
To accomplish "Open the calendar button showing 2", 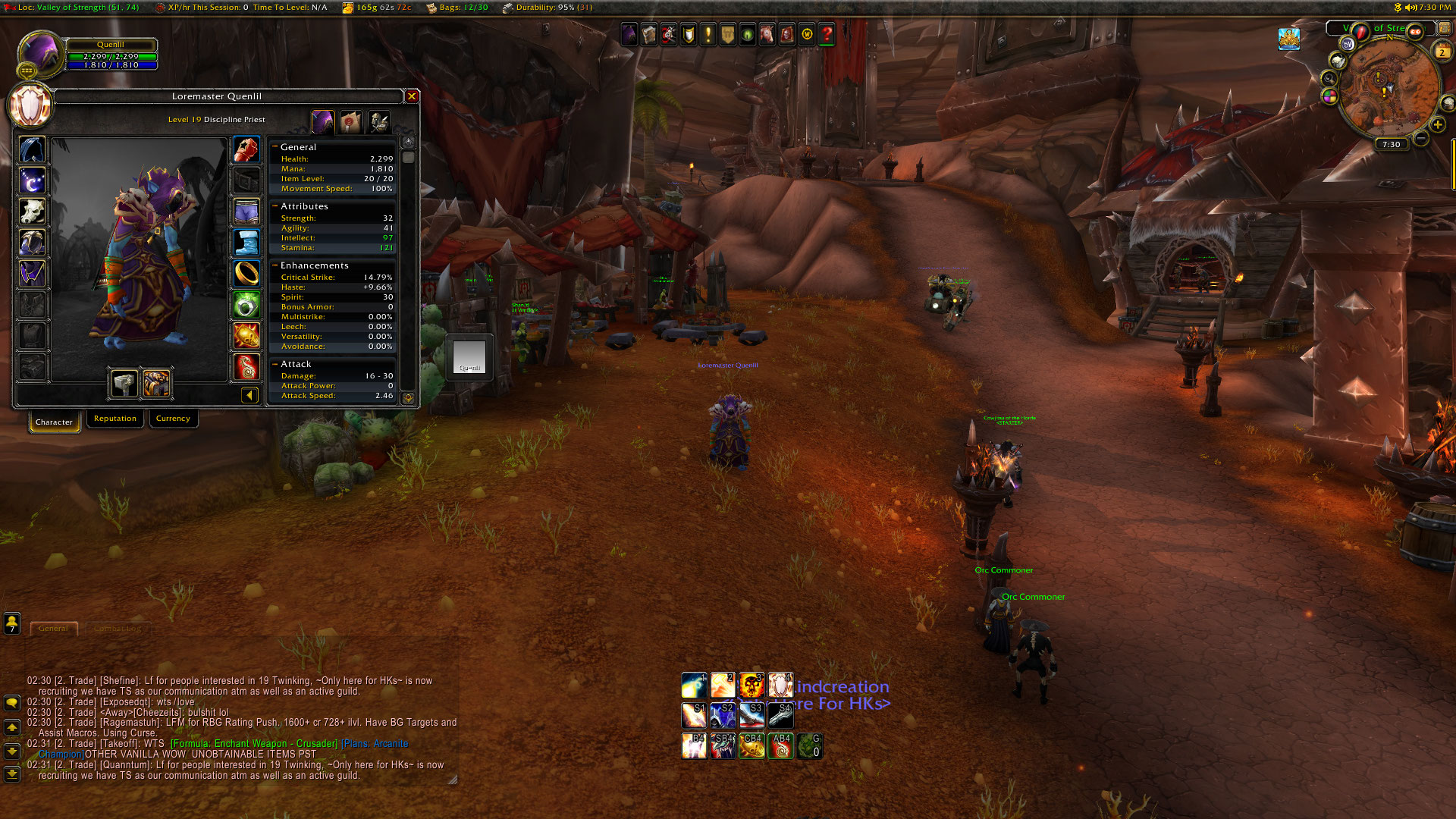I will coord(1442,52).
